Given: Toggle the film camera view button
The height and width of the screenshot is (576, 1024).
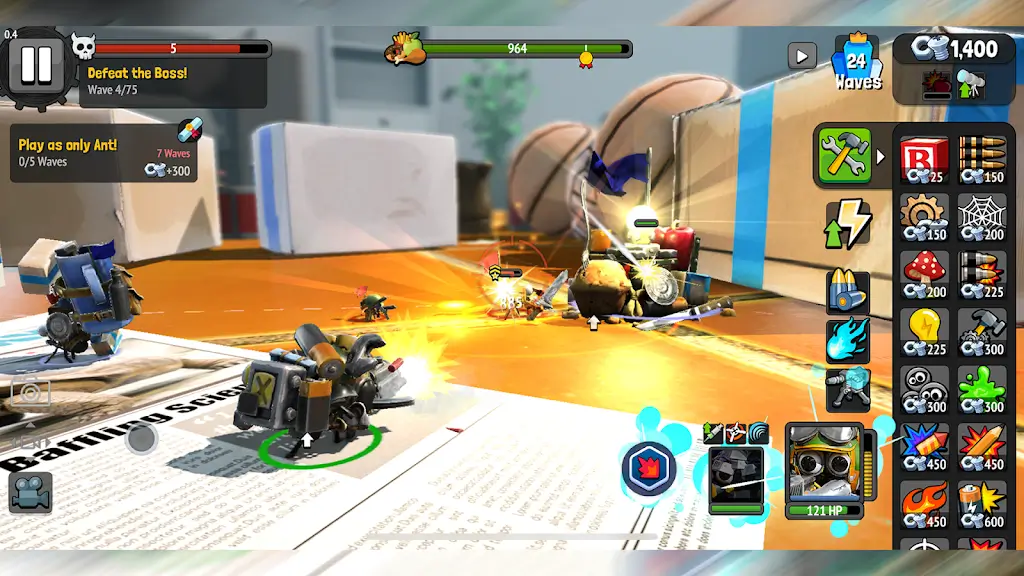Looking at the screenshot, I should tap(30, 492).
